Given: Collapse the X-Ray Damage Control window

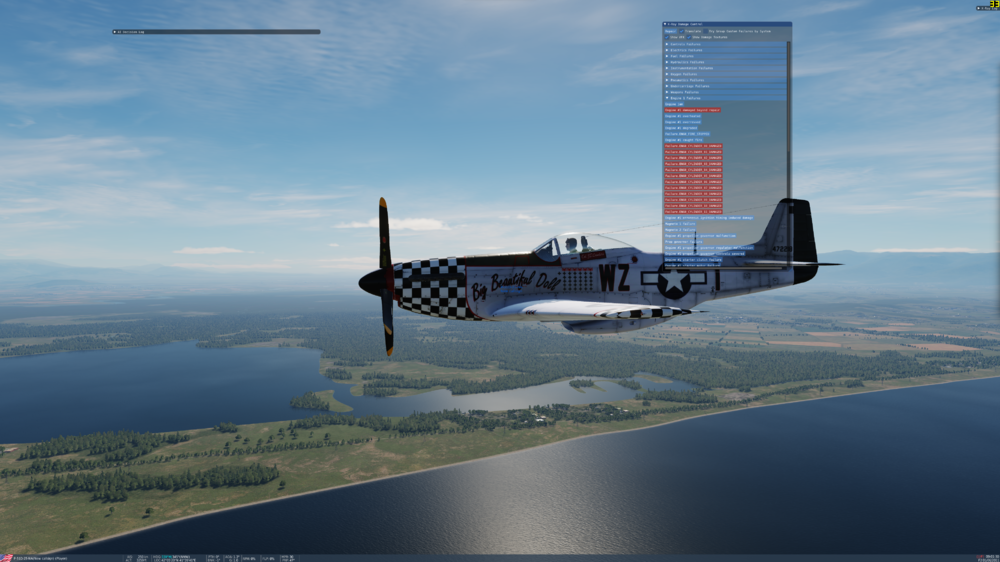Looking at the screenshot, I should (666, 24).
